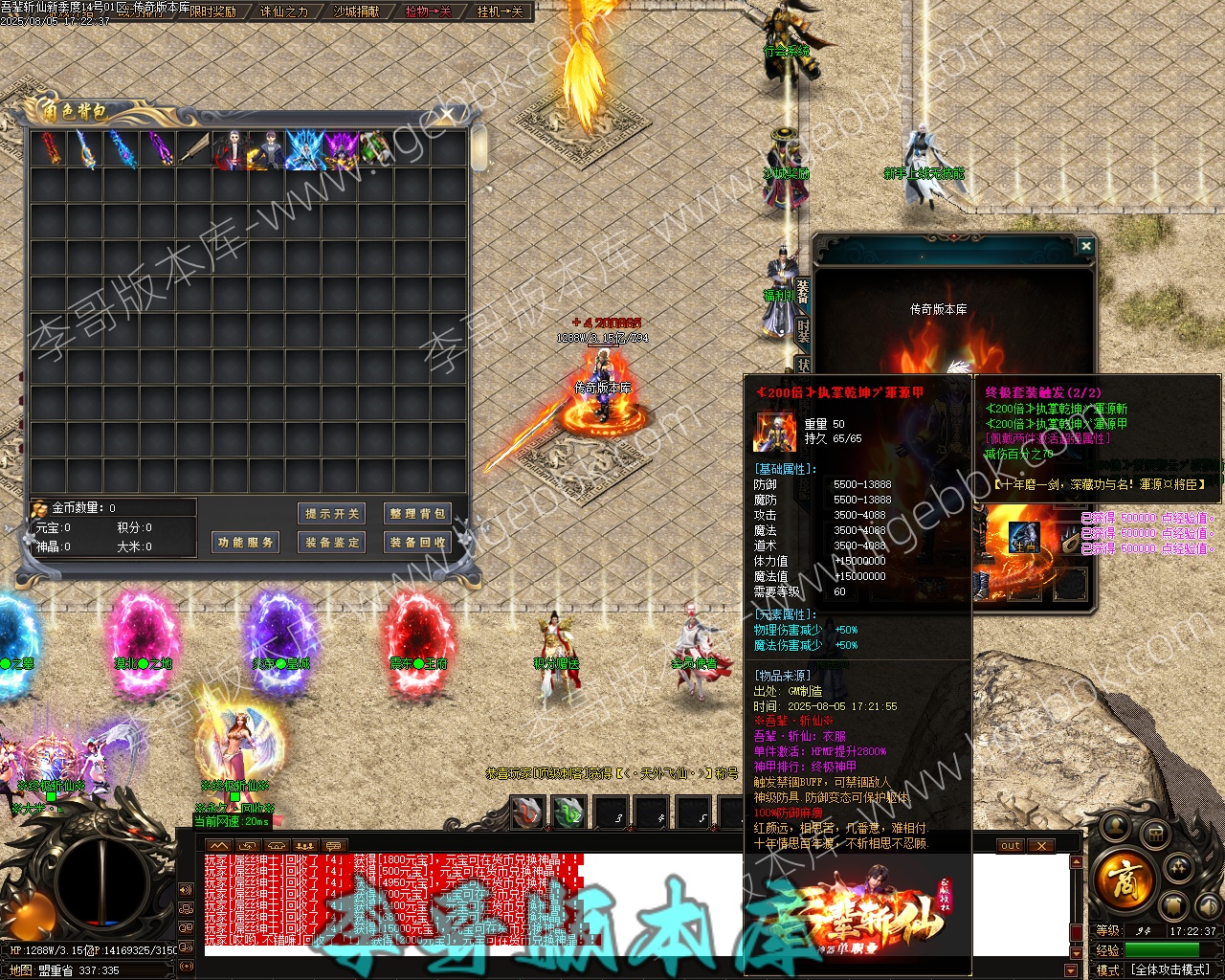Image resolution: width=1225 pixels, height=980 pixels.
Task: Click the 装备回收 equipment recycle button
Action: pos(416,543)
